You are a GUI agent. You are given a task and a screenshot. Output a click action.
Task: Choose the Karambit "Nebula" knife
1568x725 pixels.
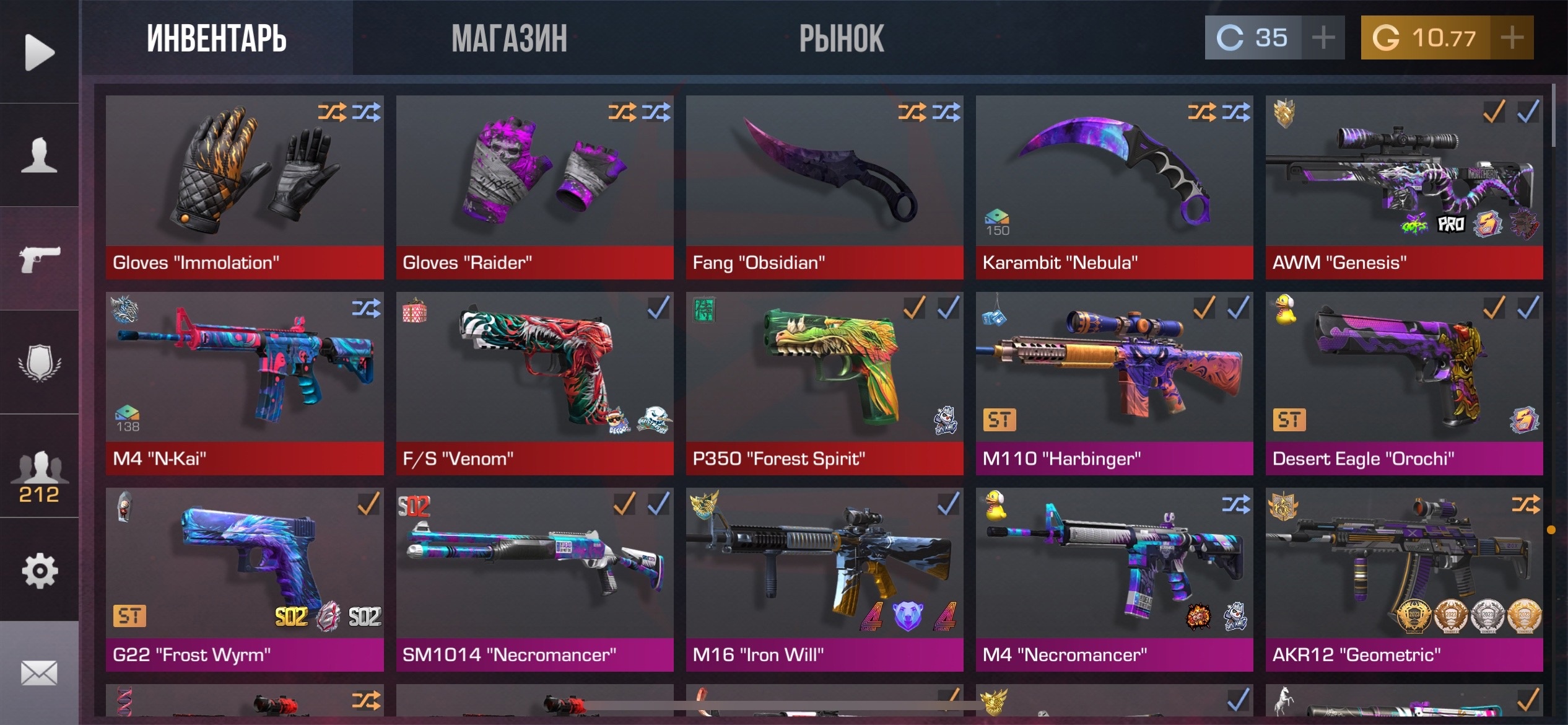[x=1114, y=186]
